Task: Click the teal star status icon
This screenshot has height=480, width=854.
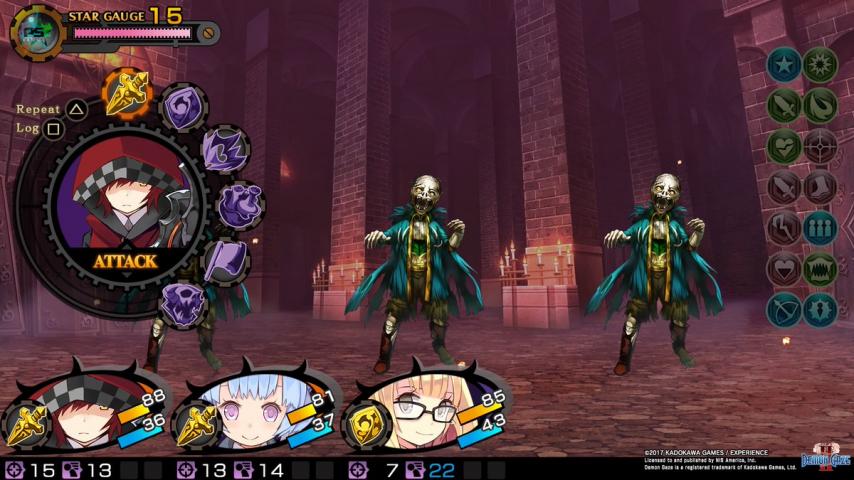Action: click(784, 65)
